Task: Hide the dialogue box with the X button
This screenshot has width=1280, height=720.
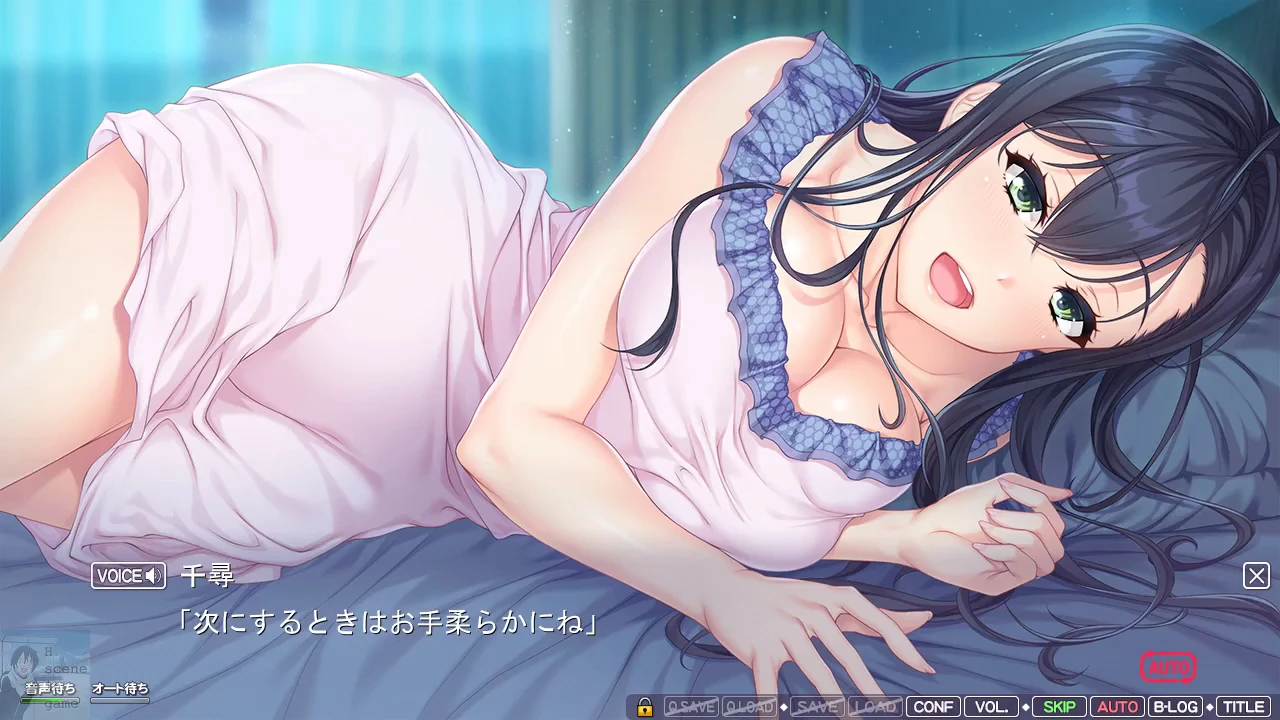Action: (x=1256, y=575)
